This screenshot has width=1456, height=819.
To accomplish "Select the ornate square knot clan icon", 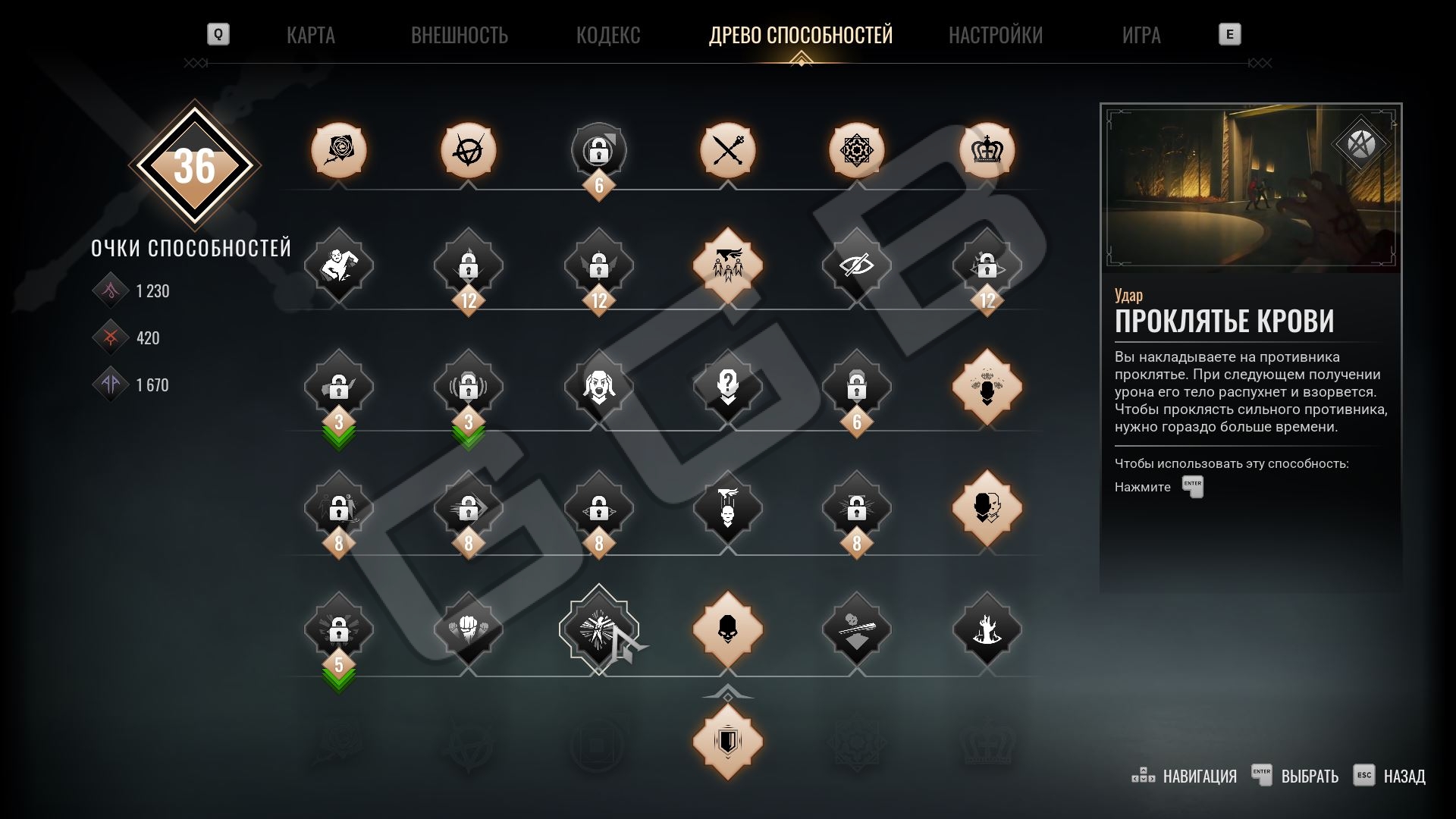I will pos(856,150).
